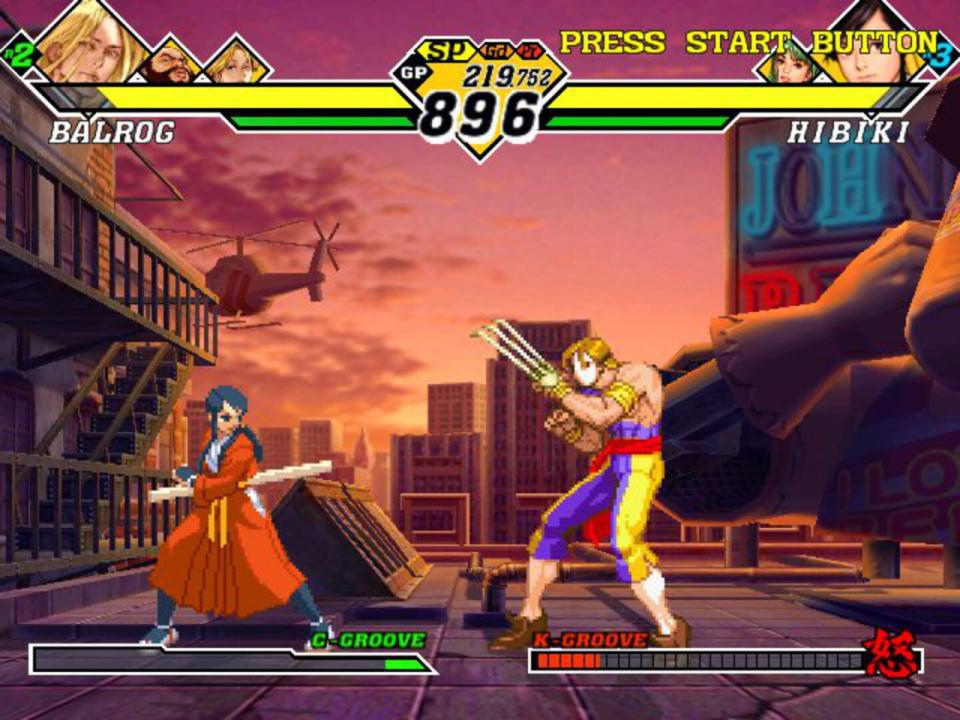Click the bearded teammate portrait
The image size is (960, 720).
170,63
